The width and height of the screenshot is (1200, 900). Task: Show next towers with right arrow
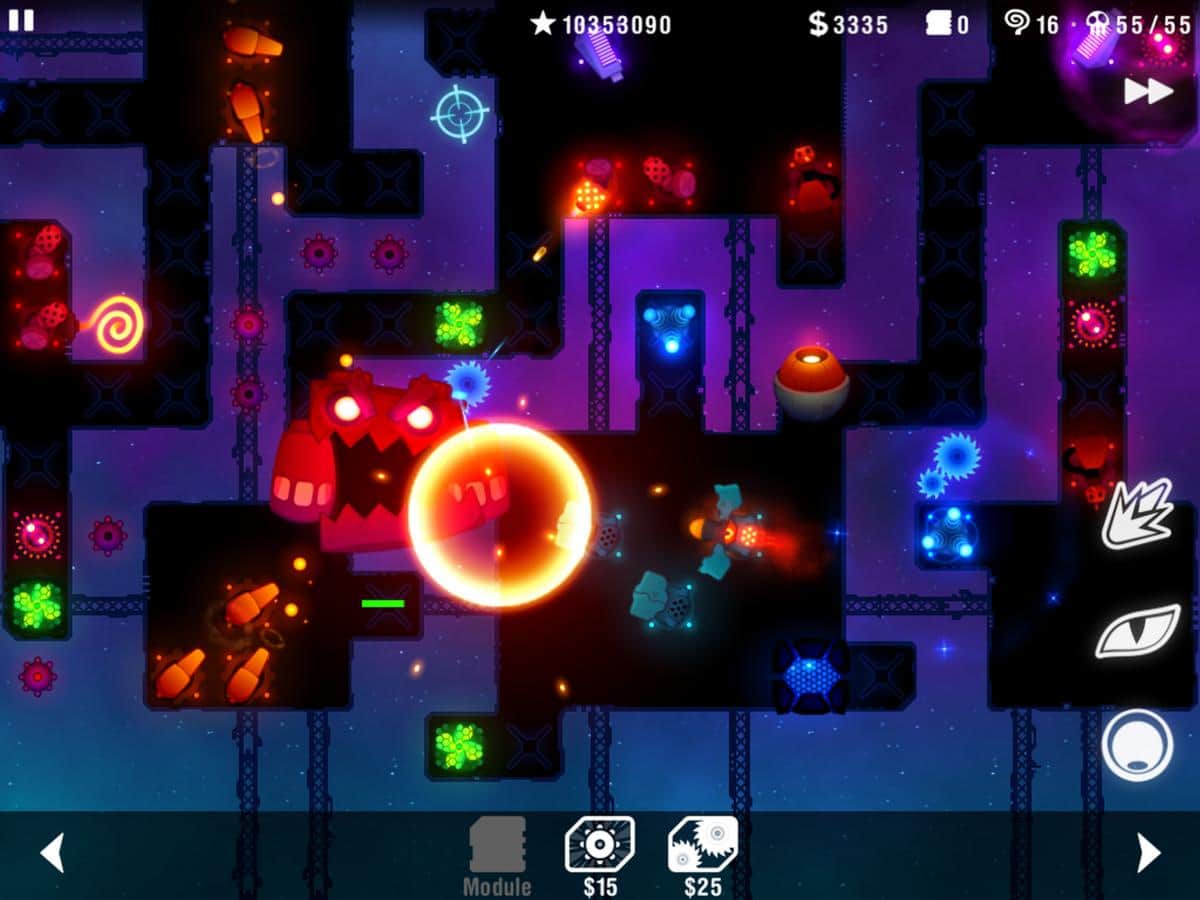1148,853
